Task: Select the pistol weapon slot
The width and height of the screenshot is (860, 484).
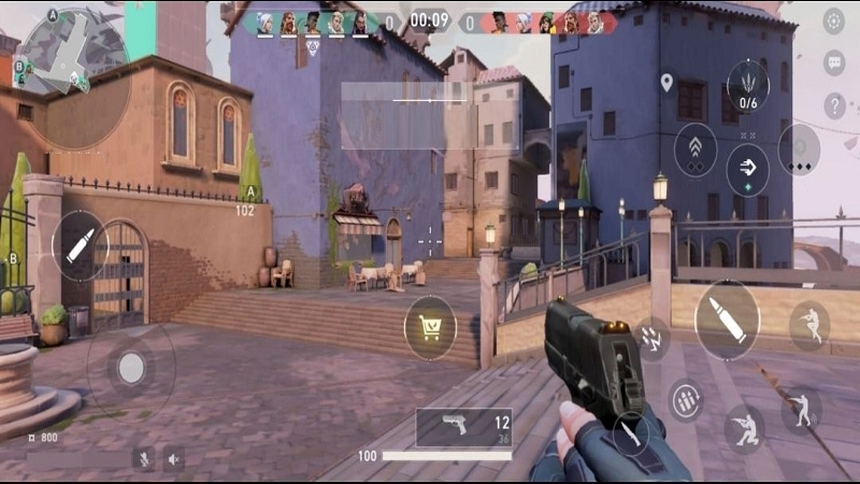Action: [464, 427]
